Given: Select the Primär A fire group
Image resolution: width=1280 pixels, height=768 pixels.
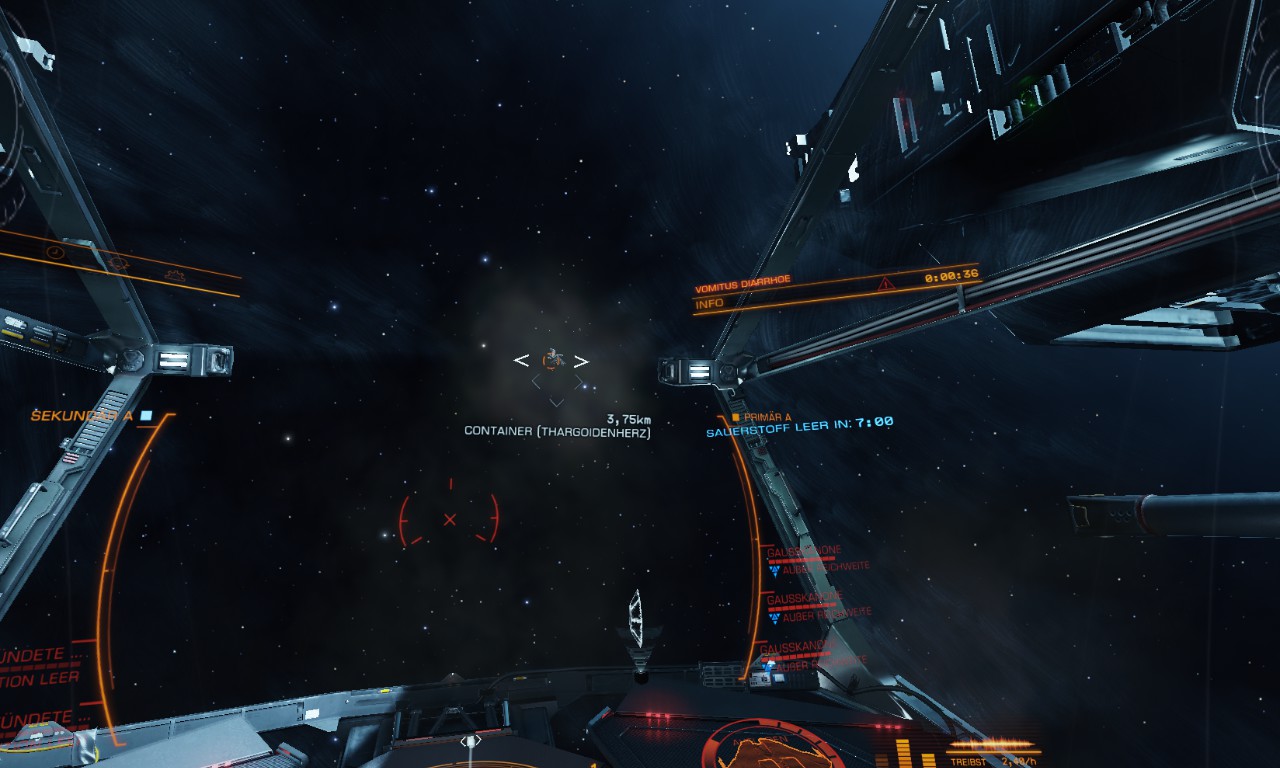Looking at the screenshot, I should coord(762,417).
